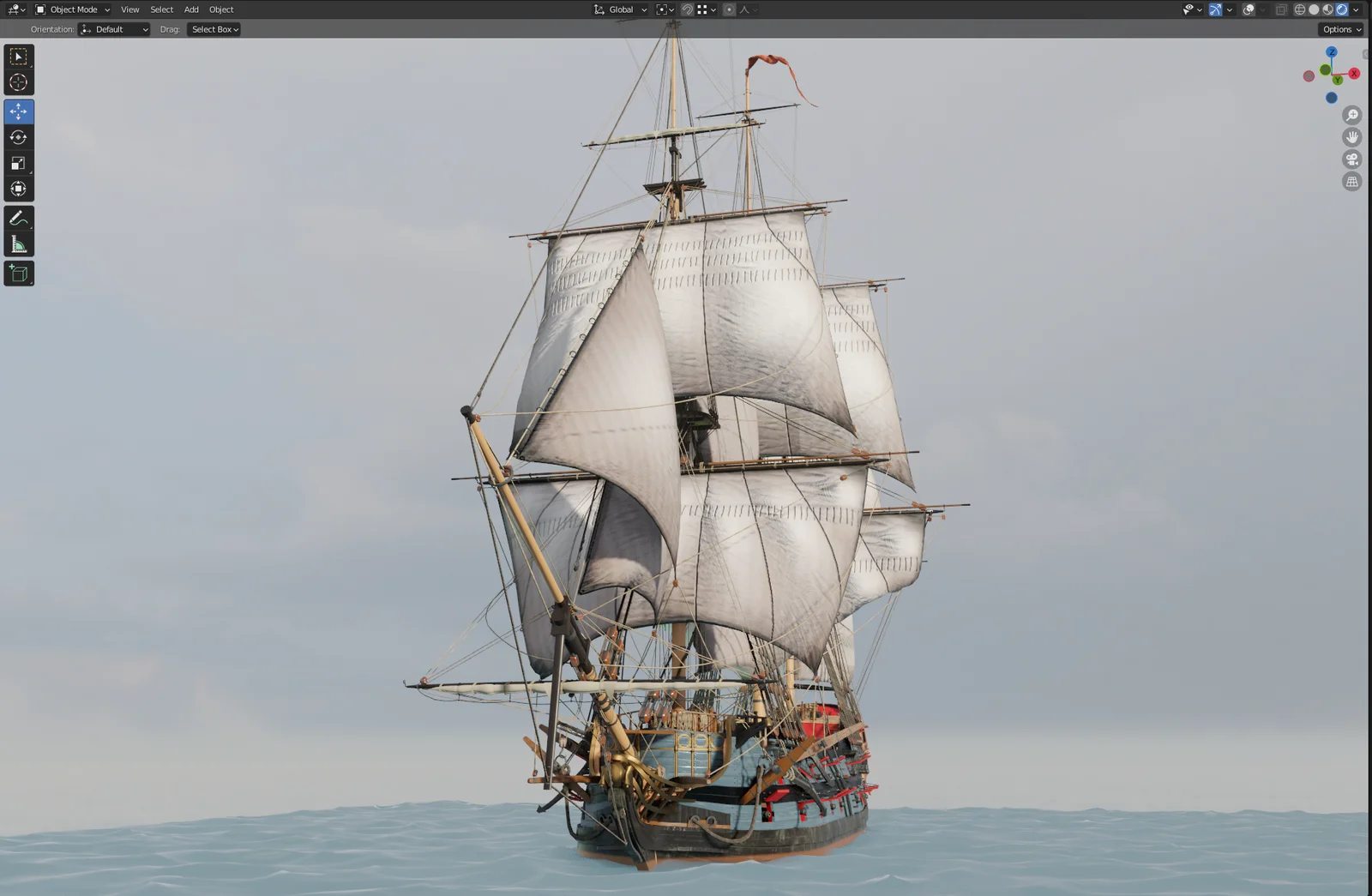Image resolution: width=1372 pixels, height=896 pixels.
Task: Enable proportional editing
Action: pyautogui.click(x=731, y=9)
